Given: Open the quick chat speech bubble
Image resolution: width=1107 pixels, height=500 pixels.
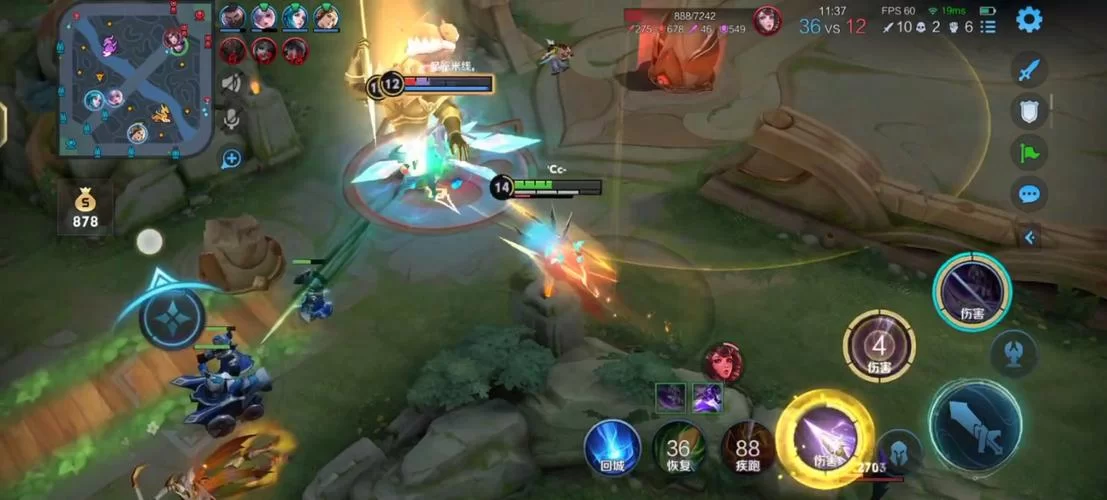Looking at the screenshot, I should [1028, 194].
